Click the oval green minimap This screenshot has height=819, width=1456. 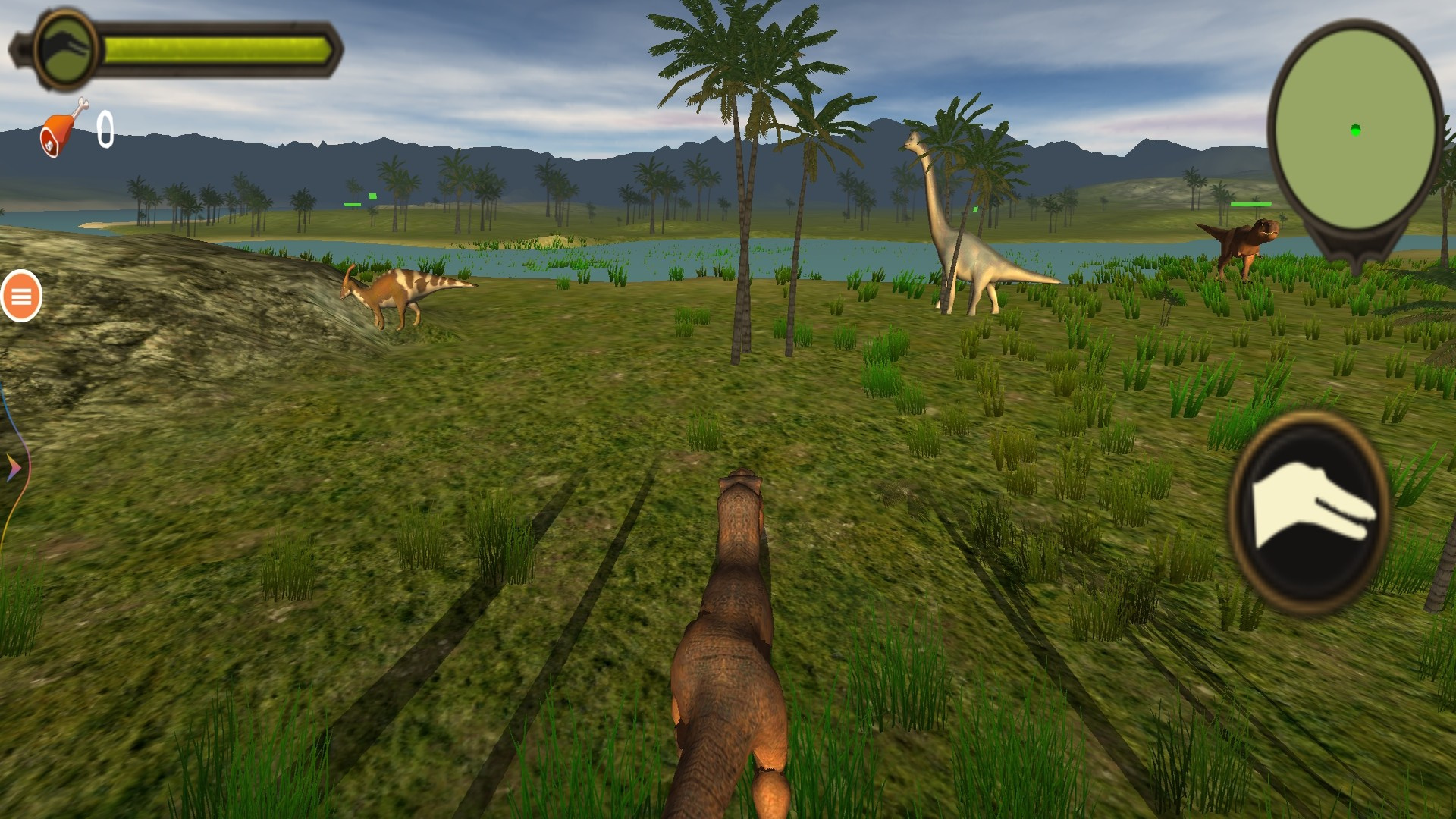(x=1355, y=130)
